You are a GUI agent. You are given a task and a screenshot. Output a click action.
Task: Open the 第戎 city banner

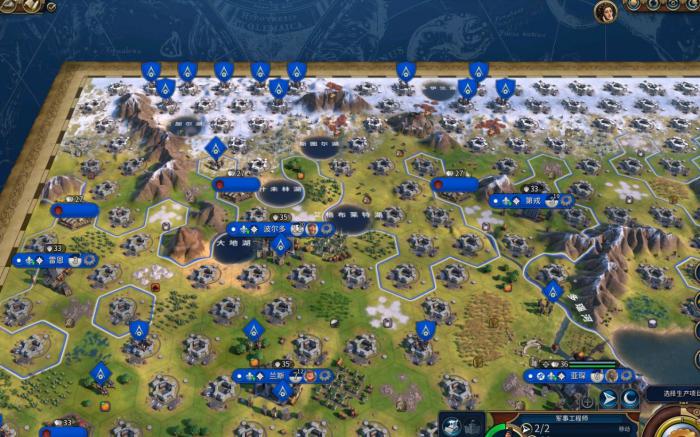(x=531, y=200)
